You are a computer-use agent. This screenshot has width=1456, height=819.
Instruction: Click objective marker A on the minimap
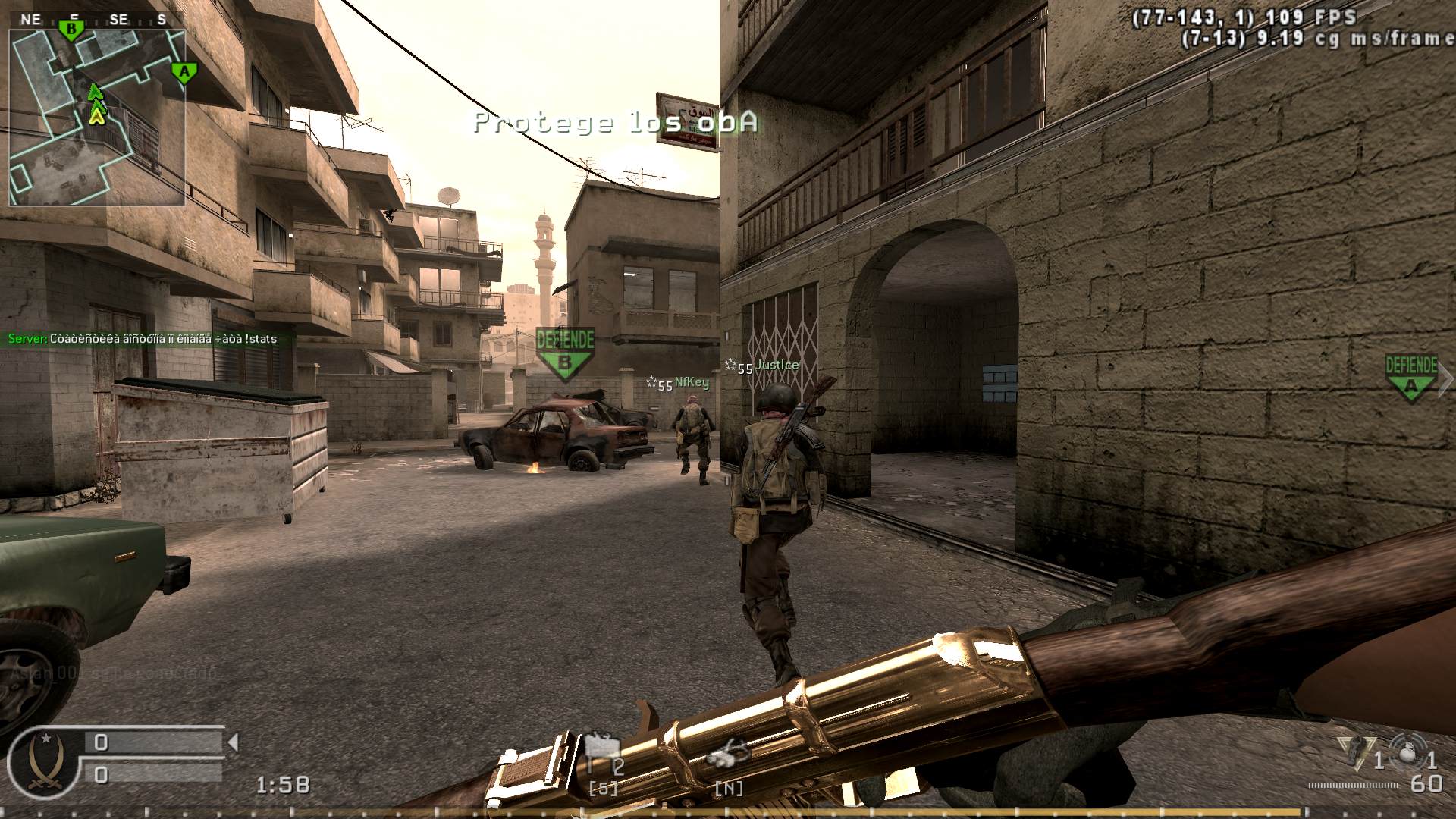coord(183,72)
